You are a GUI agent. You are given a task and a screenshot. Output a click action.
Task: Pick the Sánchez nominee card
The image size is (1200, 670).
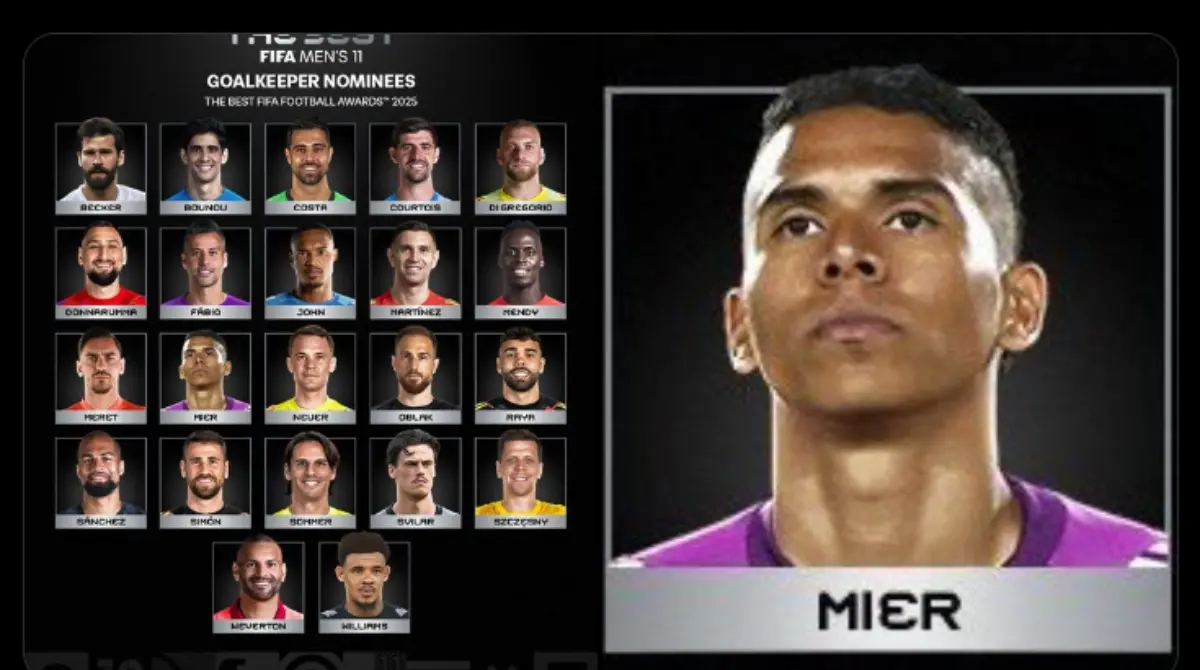pos(101,482)
